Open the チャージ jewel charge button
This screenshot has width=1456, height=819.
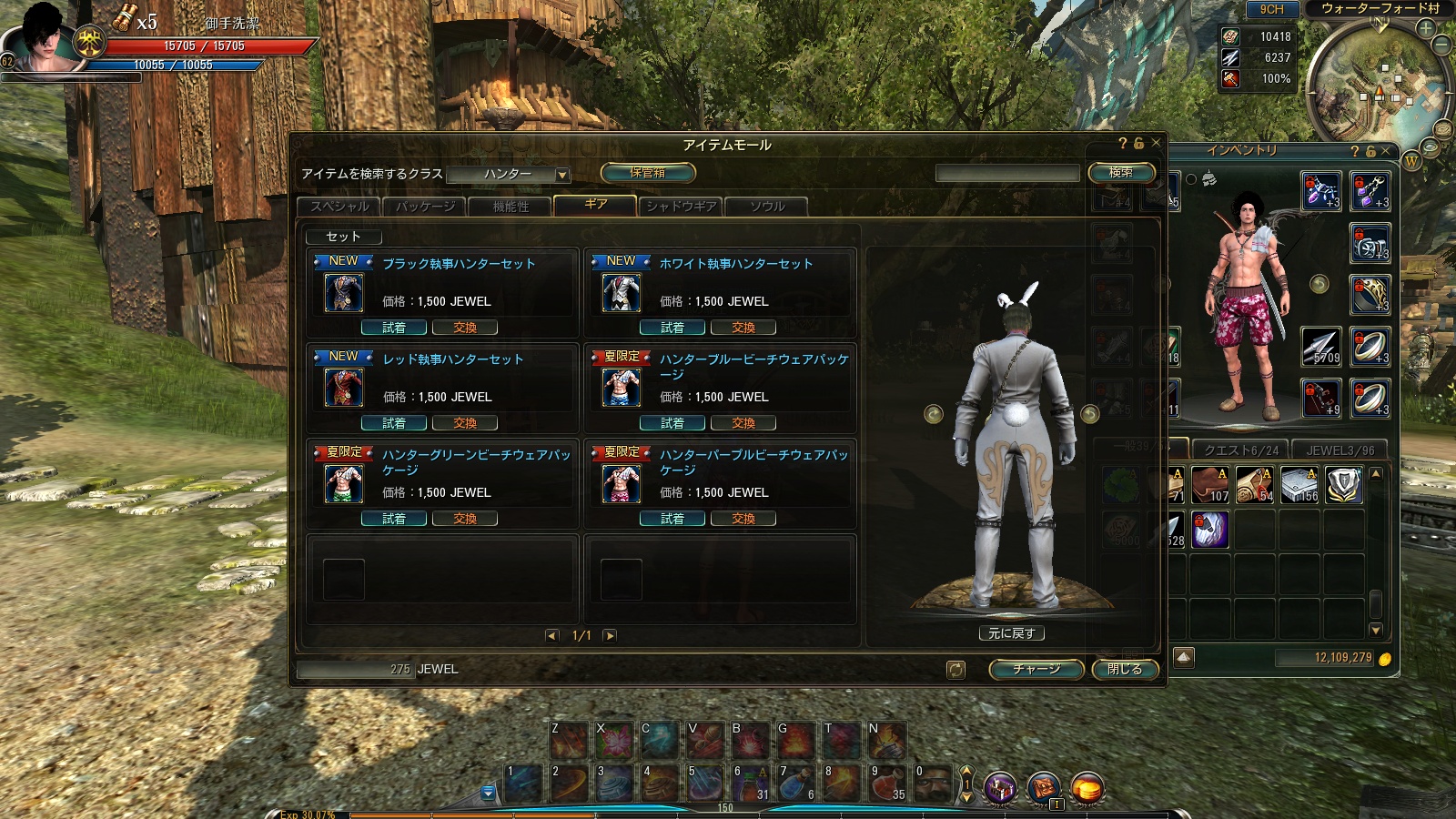point(1036,669)
